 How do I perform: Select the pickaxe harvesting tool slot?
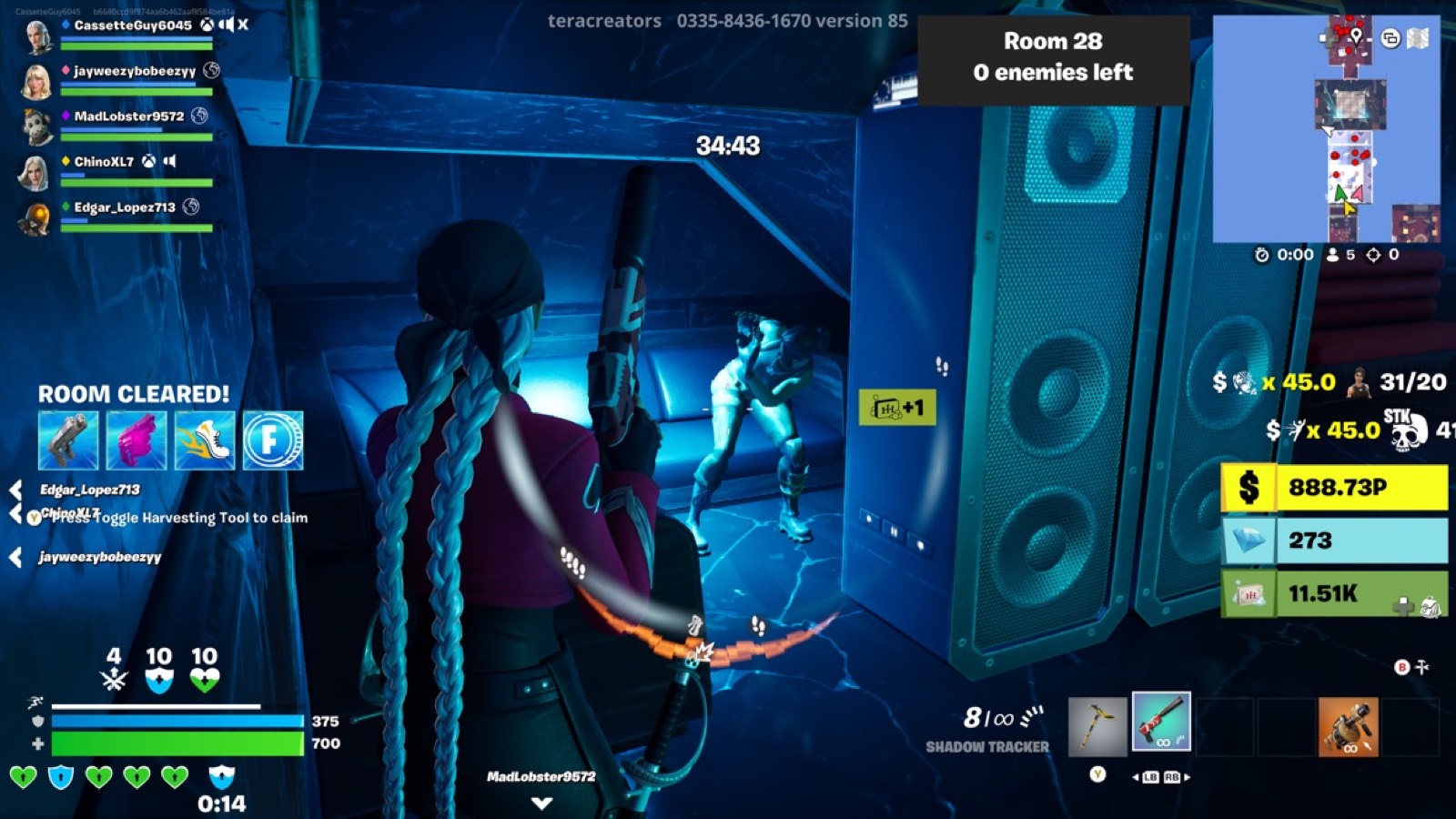click(x=1097, y=727)
